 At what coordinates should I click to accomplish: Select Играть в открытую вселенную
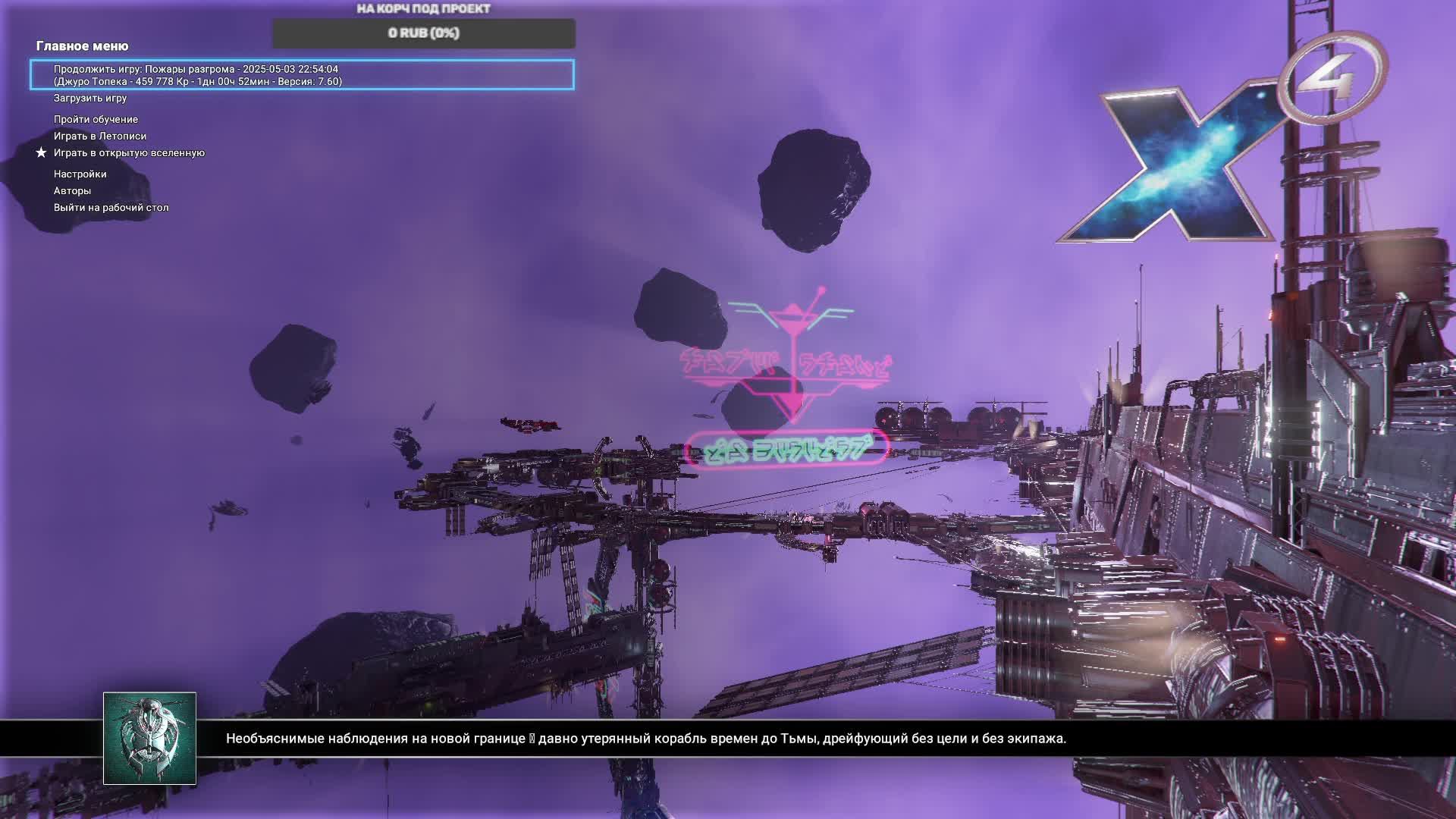pos(129,152)
